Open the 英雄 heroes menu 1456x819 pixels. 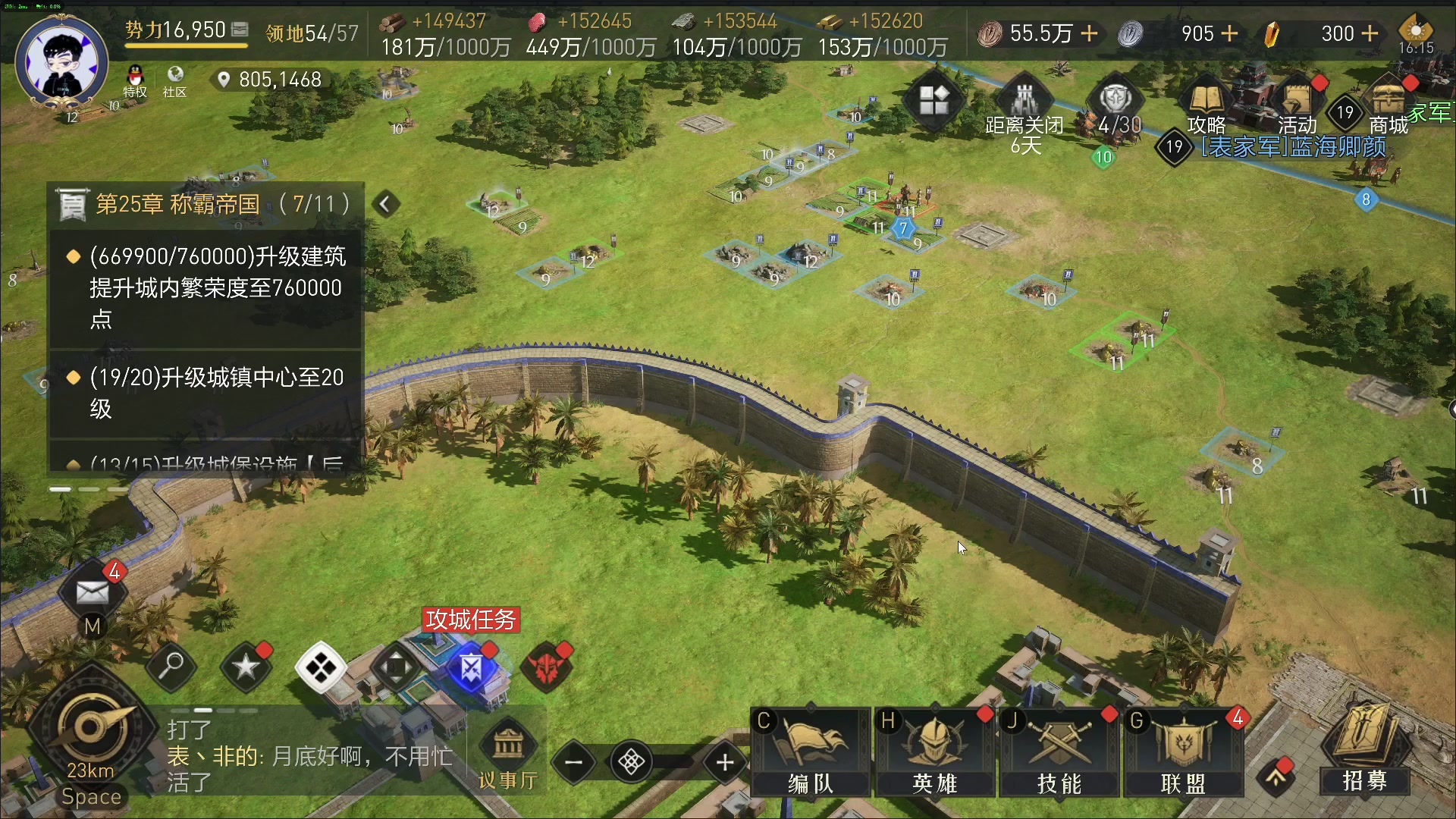[x=934, y=751]
